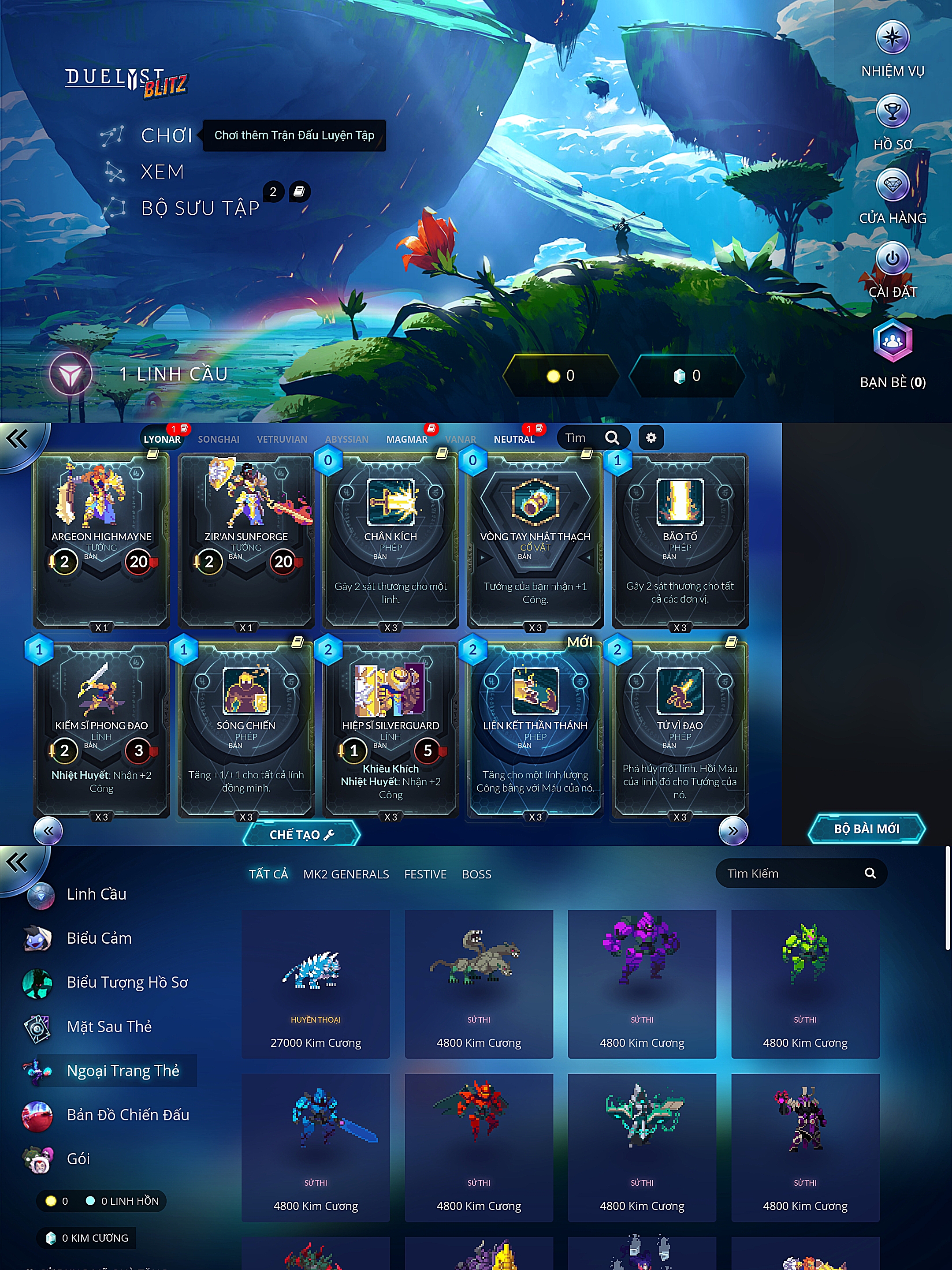The width and height of the screenshot is (952, 1270).
Task: Open the CHẾ TẠO crafting button
Action: pyautogui.click(x=301, y=834)
